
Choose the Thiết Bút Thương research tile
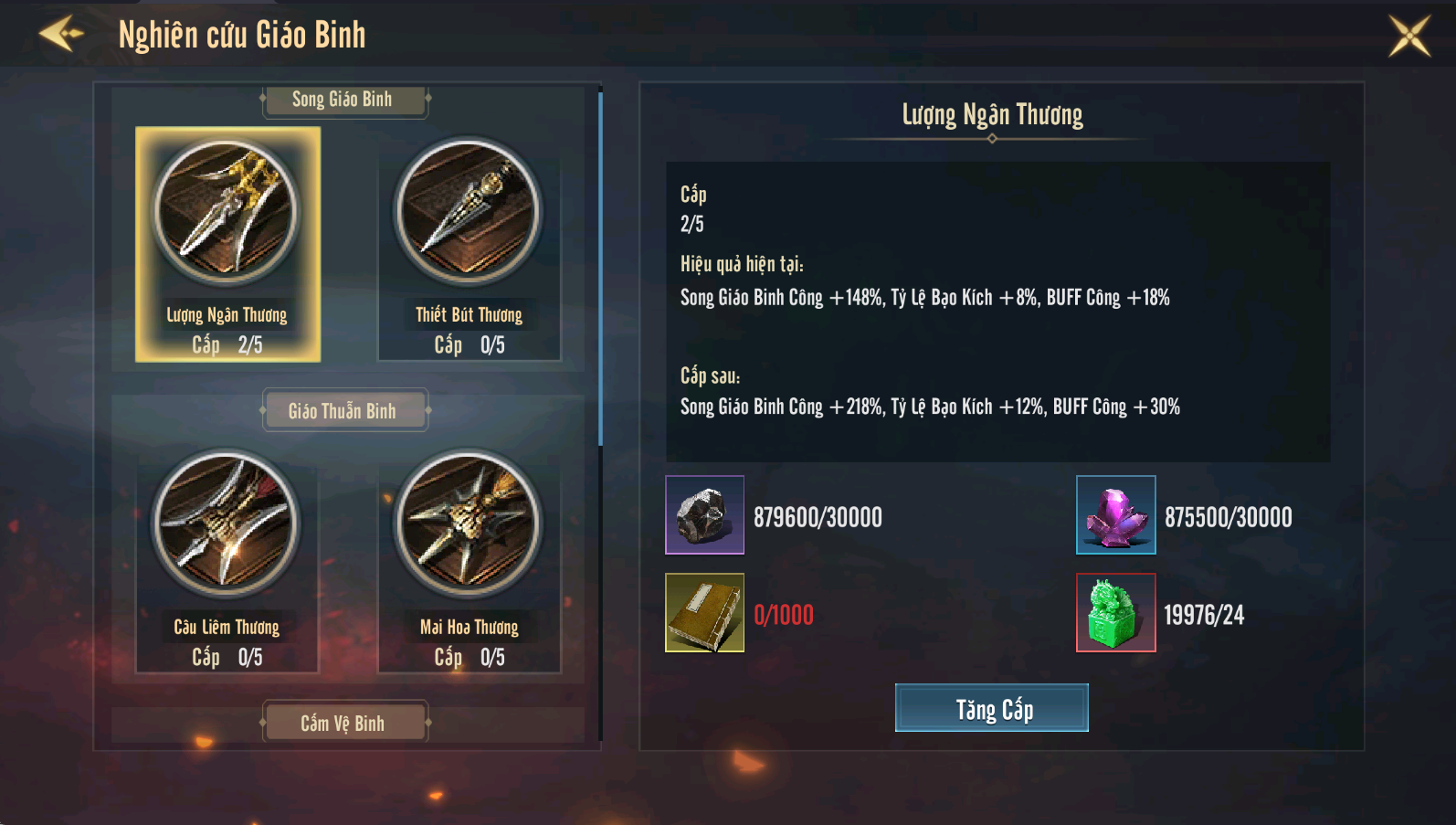(x=470, y=244)
